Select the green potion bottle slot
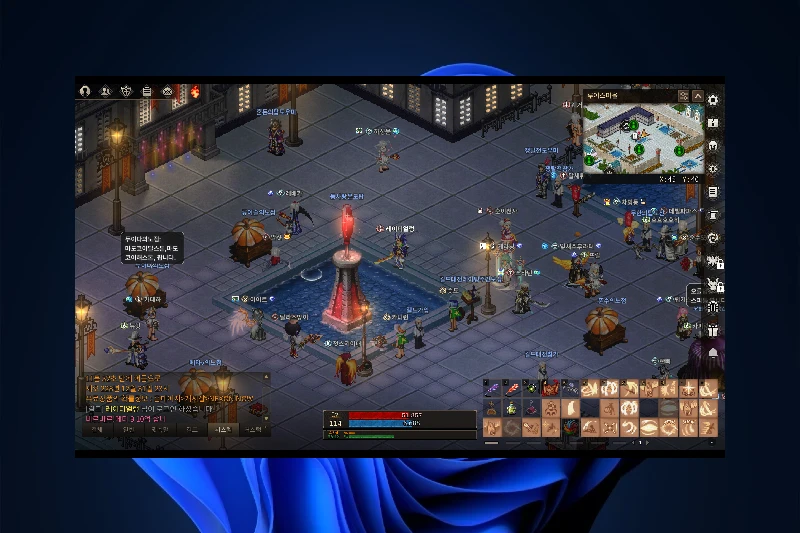Screen dimensions: 800x533 (x=511, y=408)
